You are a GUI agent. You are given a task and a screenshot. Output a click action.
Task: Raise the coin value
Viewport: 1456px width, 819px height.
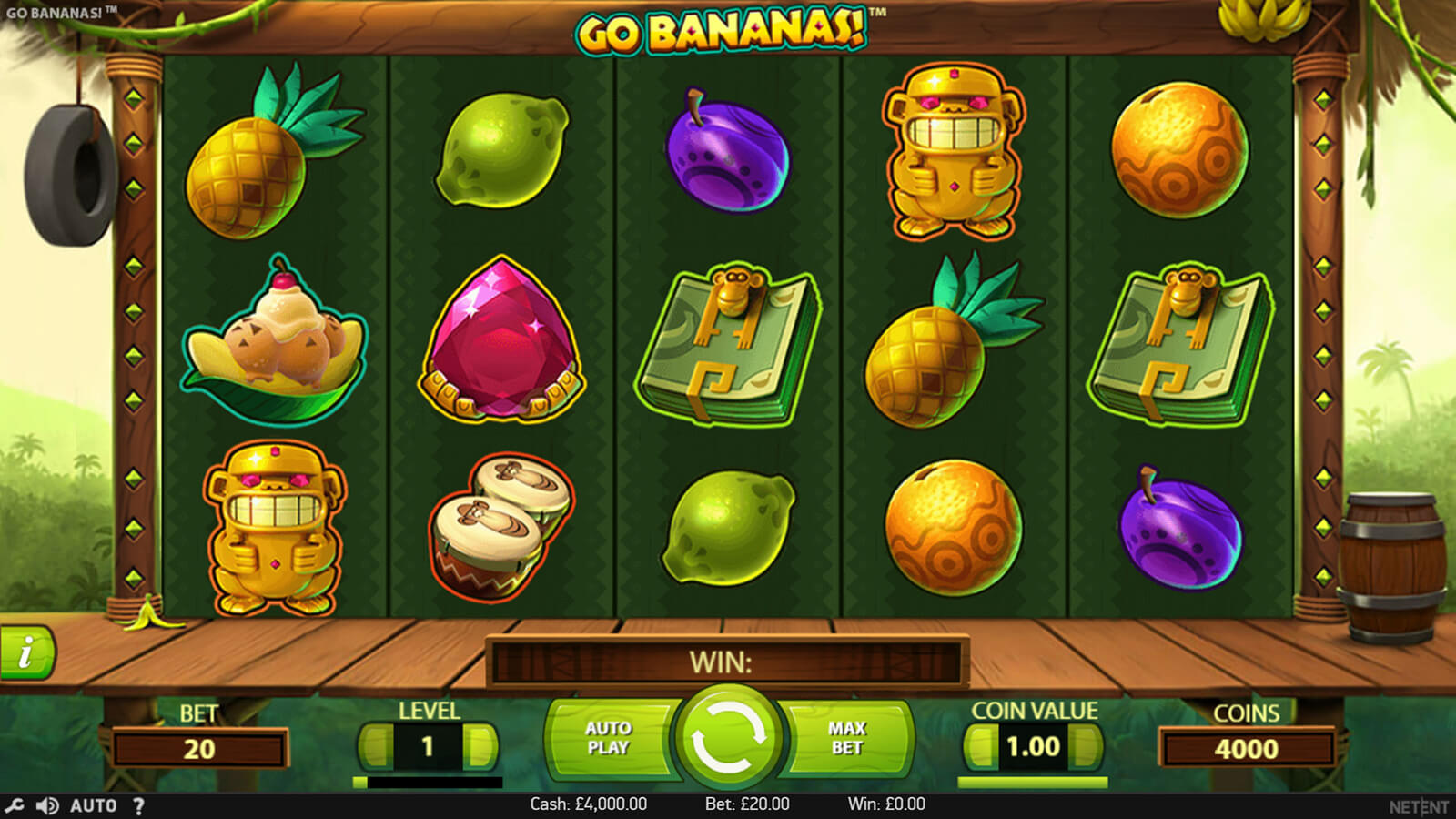(x=1086, y=747)
